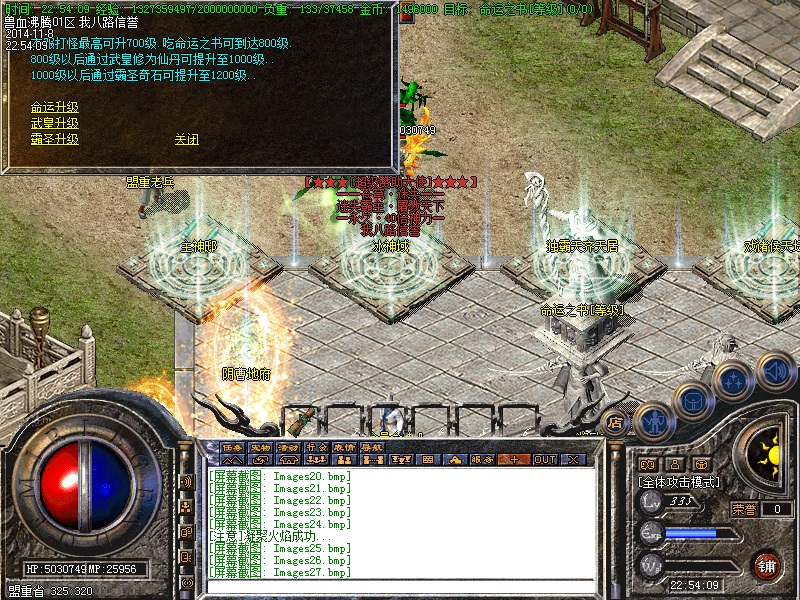The image size is (800, 600).
Task: Click the chat text input field
Action: coord(400,588)
